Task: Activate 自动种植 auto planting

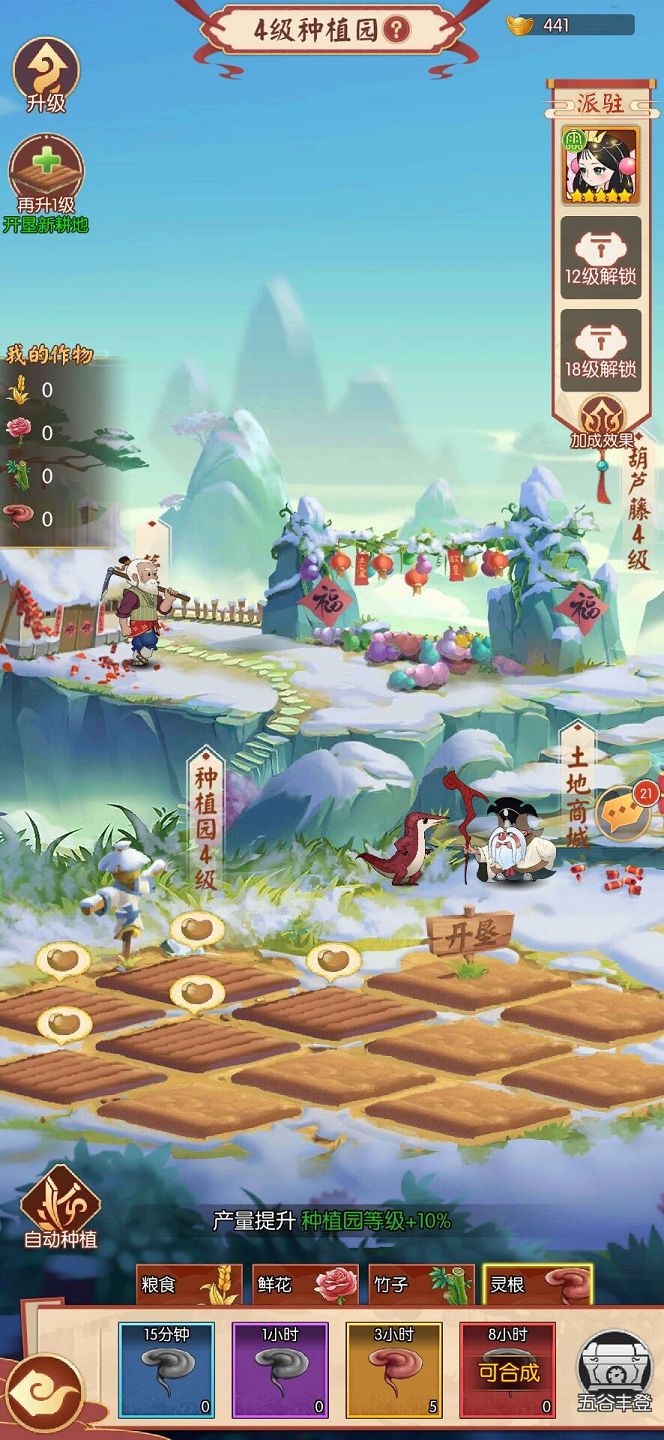Action: (60, 1207)
